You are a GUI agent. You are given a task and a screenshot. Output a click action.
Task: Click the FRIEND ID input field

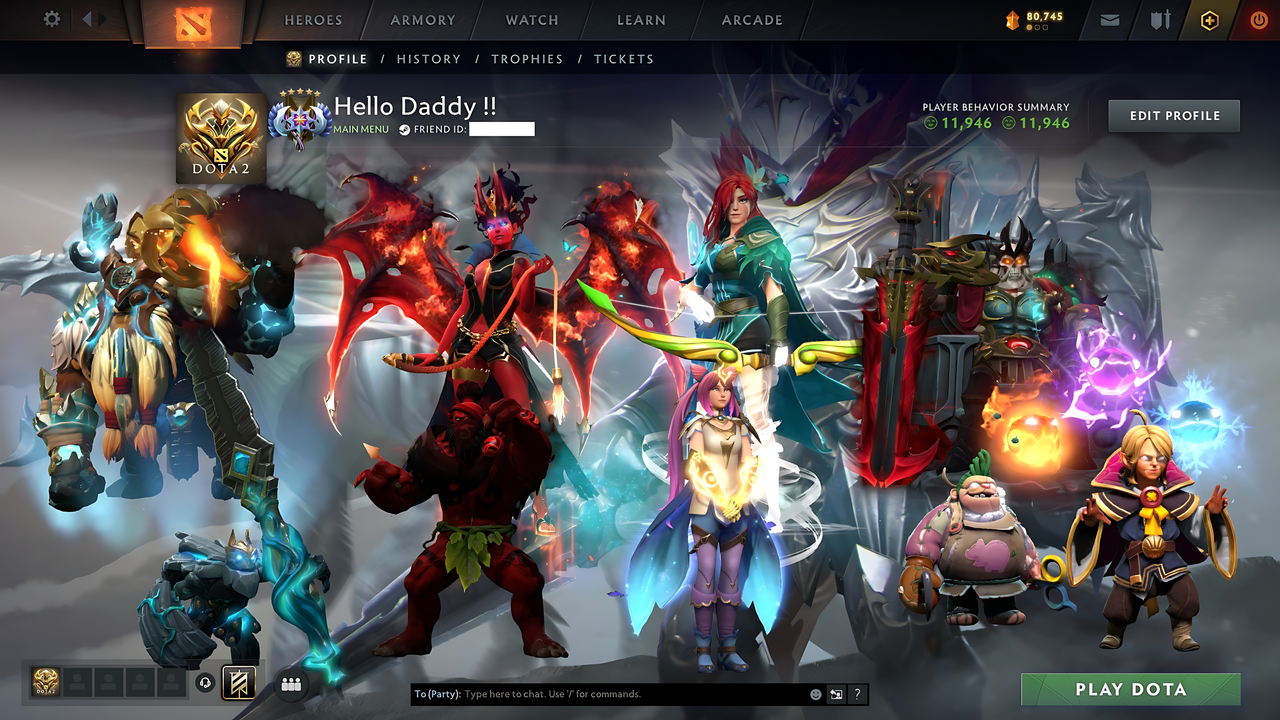tap(503, 128)
